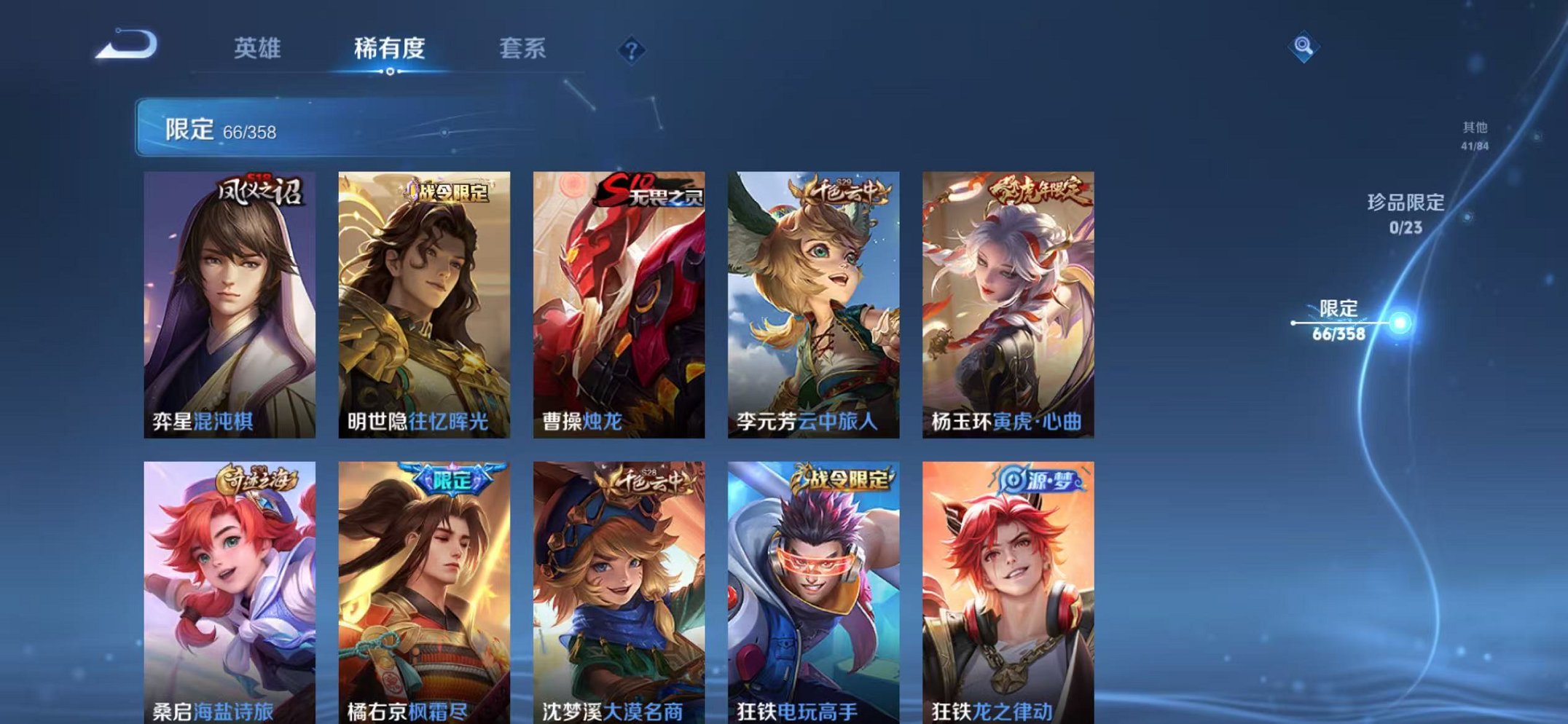Screen dimensions: 1568x724
Task: Open the help question mark icon
Action: pyautogui.click(x=633, y=49)
